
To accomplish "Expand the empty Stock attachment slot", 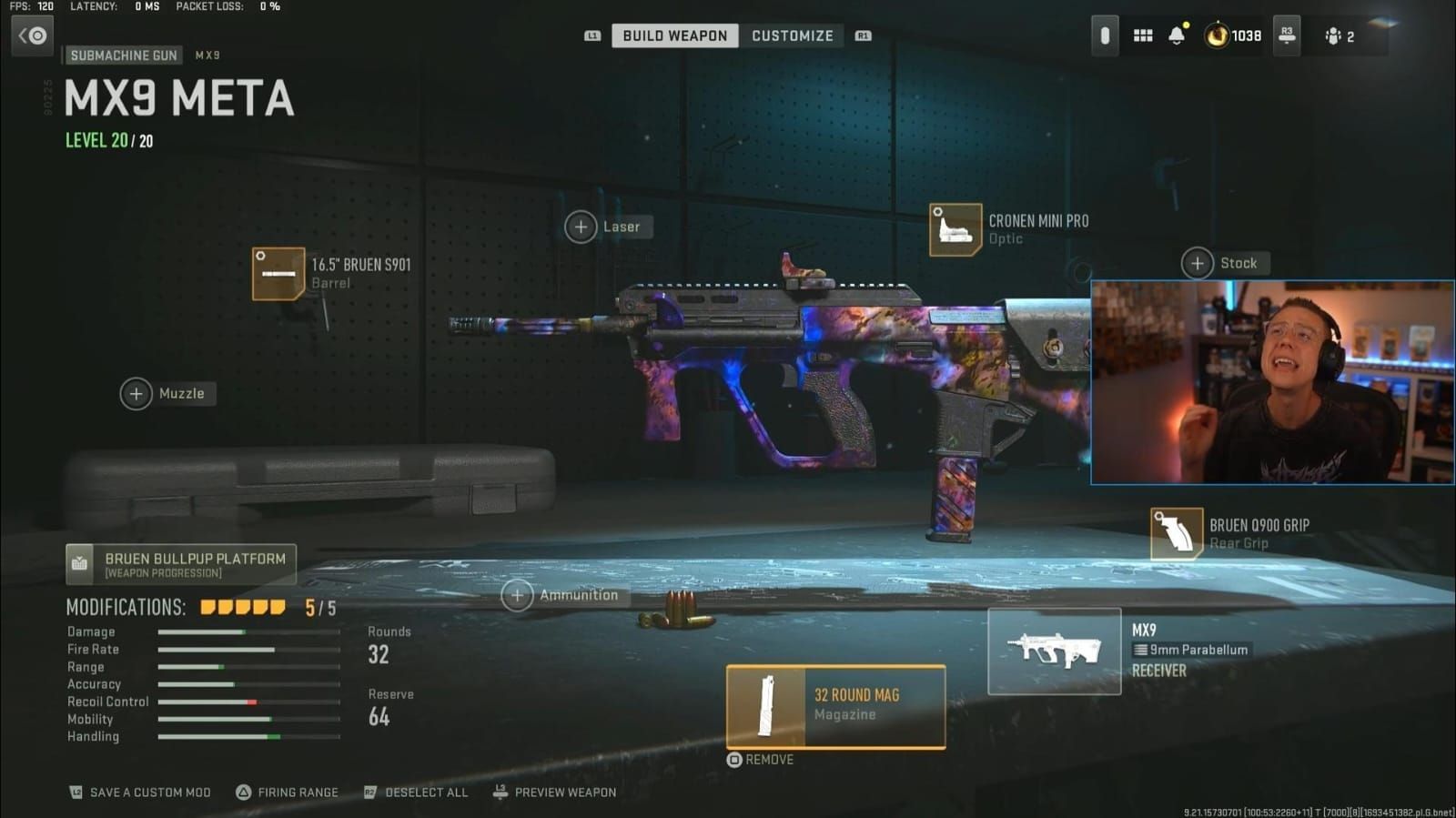I will click(1198, 262).
